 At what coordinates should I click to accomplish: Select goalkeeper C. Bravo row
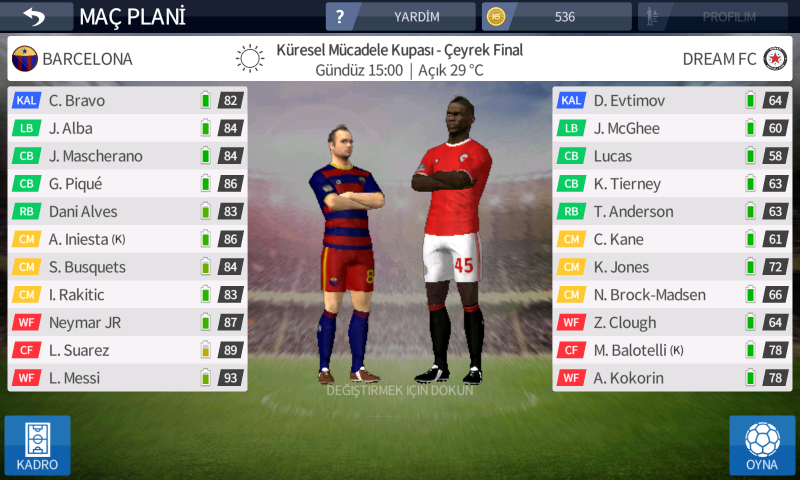127,100
